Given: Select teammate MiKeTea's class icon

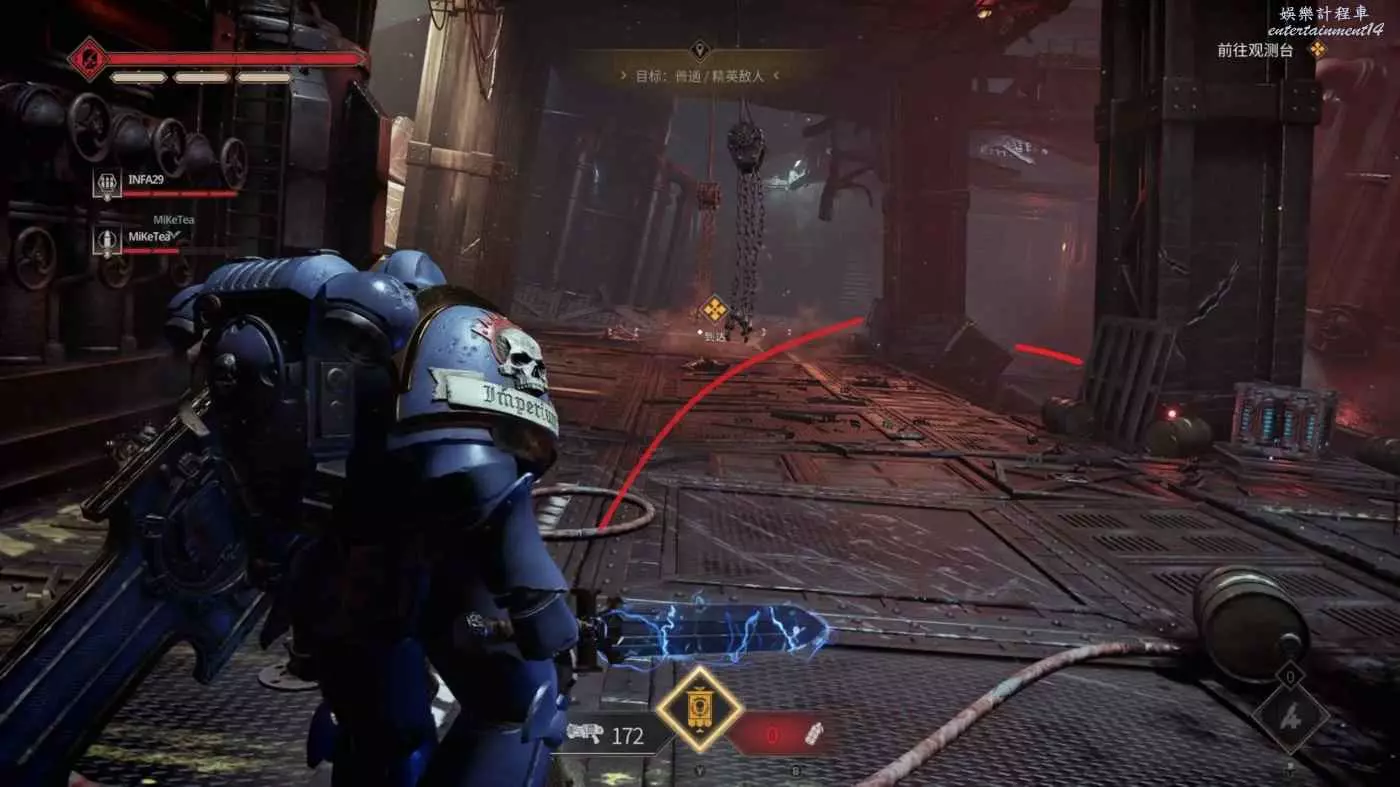Looking at the screenshot, I should pyautogui.click(x=107, y=240).
